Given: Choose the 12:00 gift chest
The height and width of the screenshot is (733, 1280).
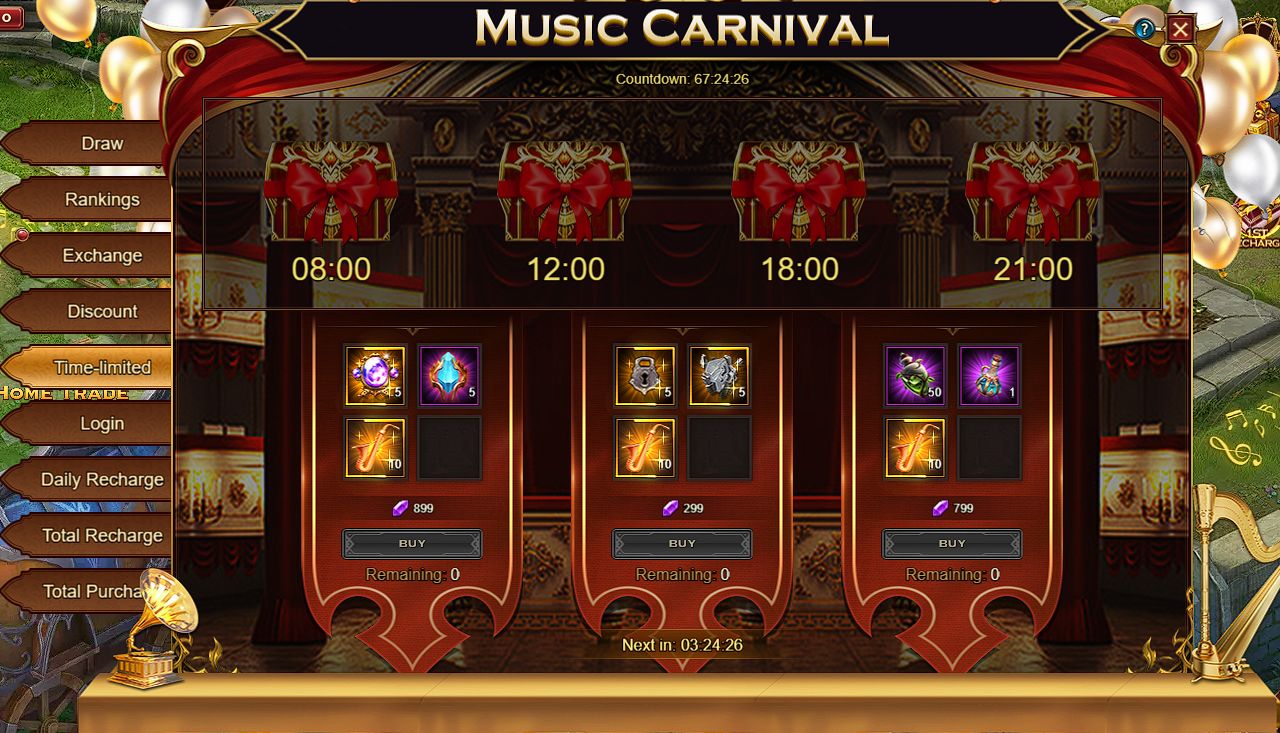Looking at the screenshot, I should coord(565,192).
